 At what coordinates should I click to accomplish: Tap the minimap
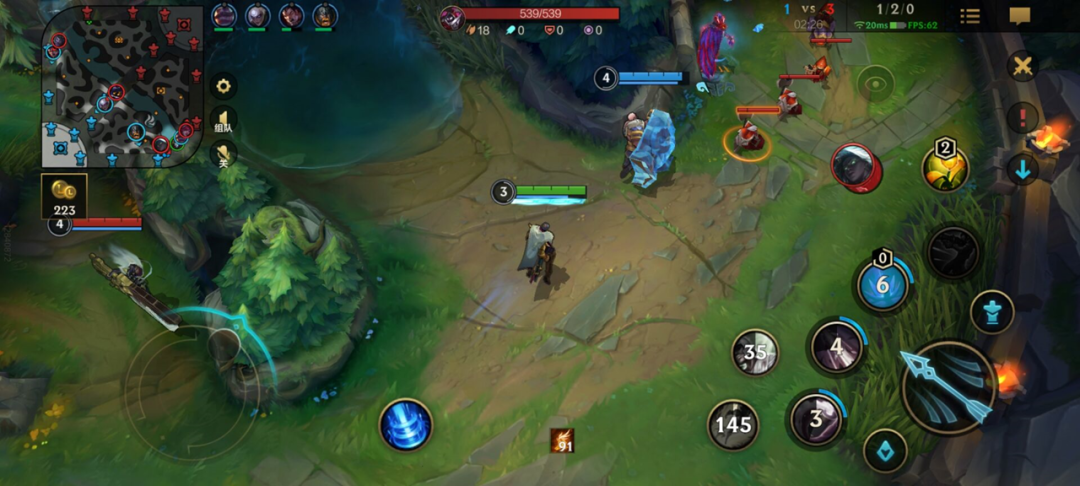coord(118,86)
